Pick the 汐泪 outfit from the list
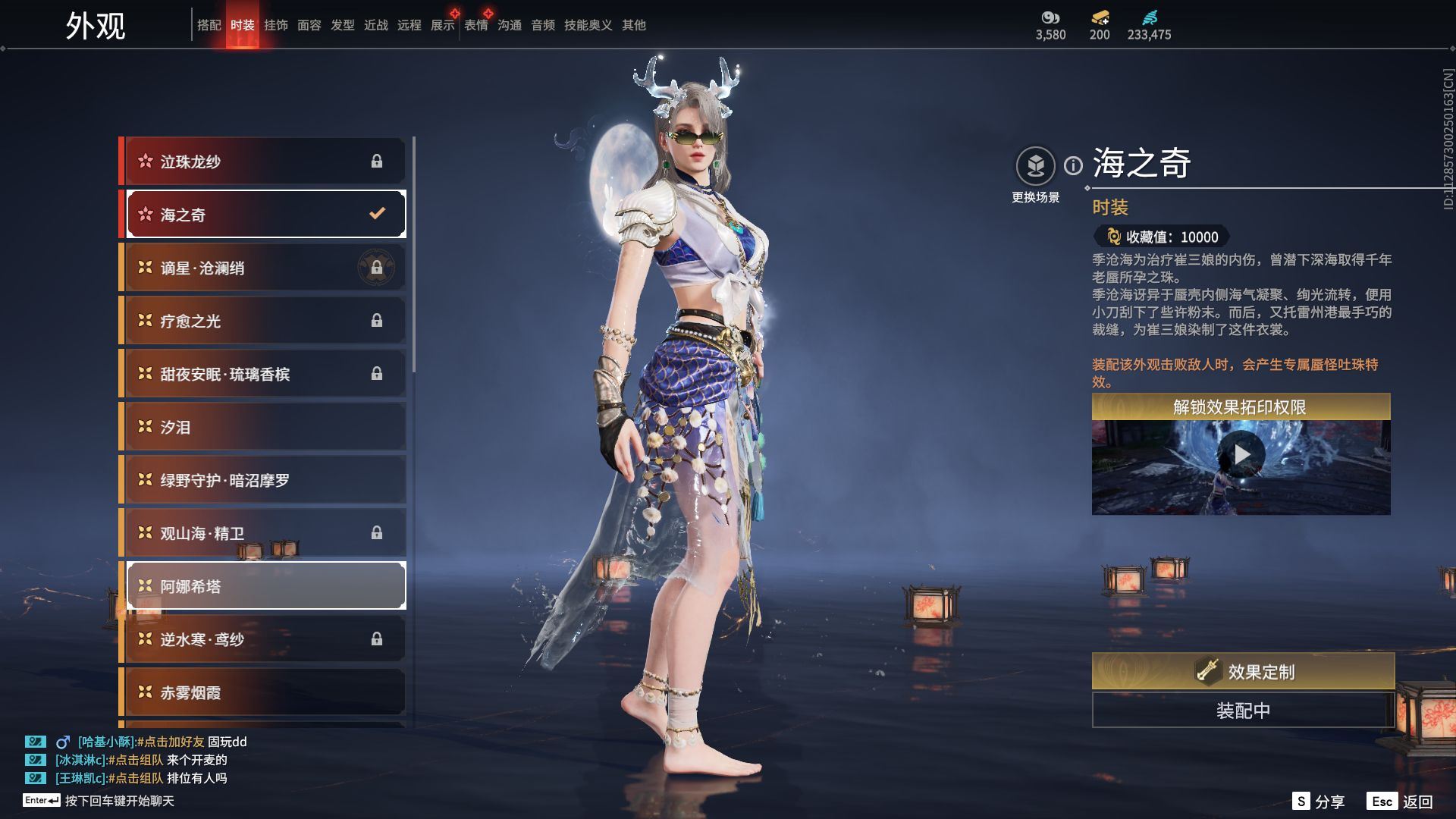1456x819 pixels. (x=265, y=427)
